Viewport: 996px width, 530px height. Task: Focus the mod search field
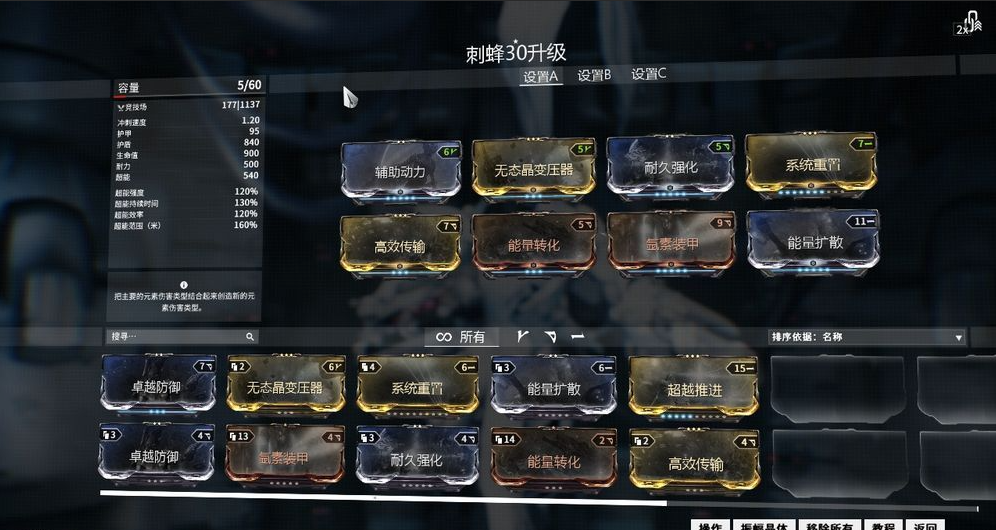(178, 337)
